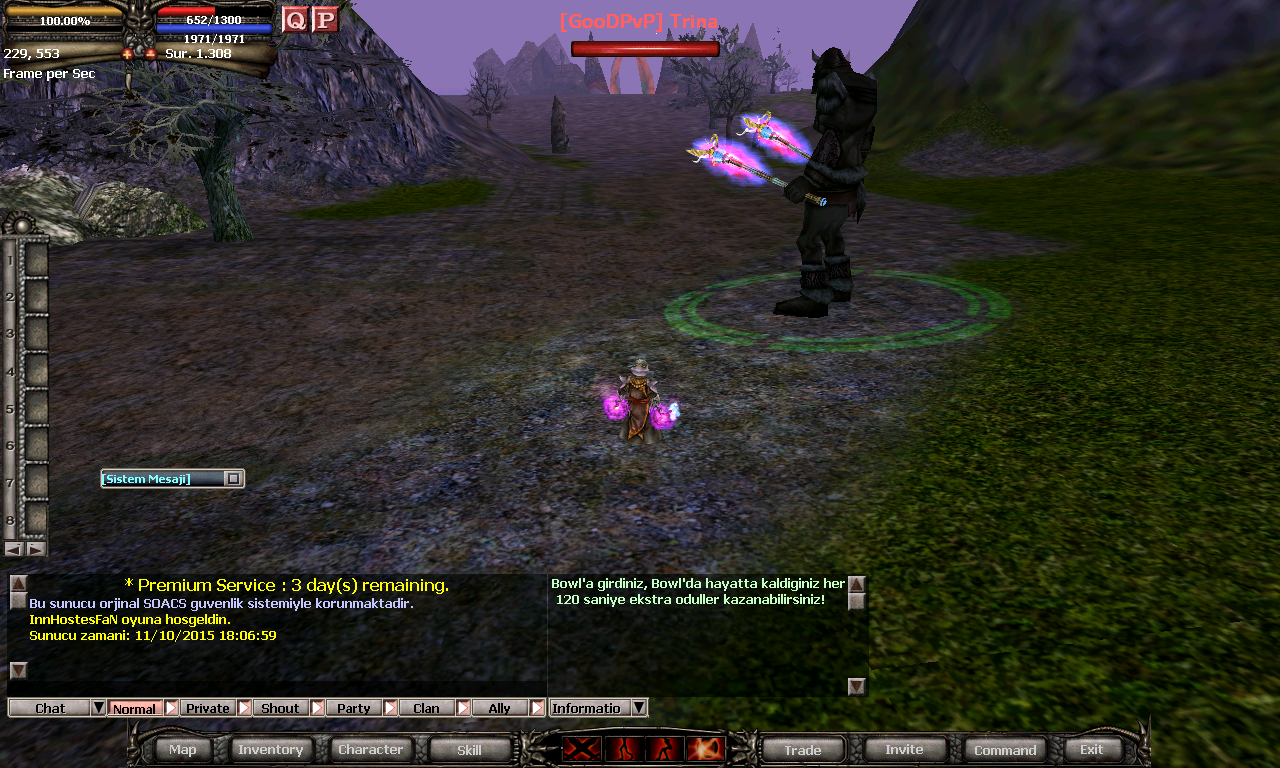Click the red Q button
Image resolution: width=1280 pixels, height=768 pixels.
(295, 20)
